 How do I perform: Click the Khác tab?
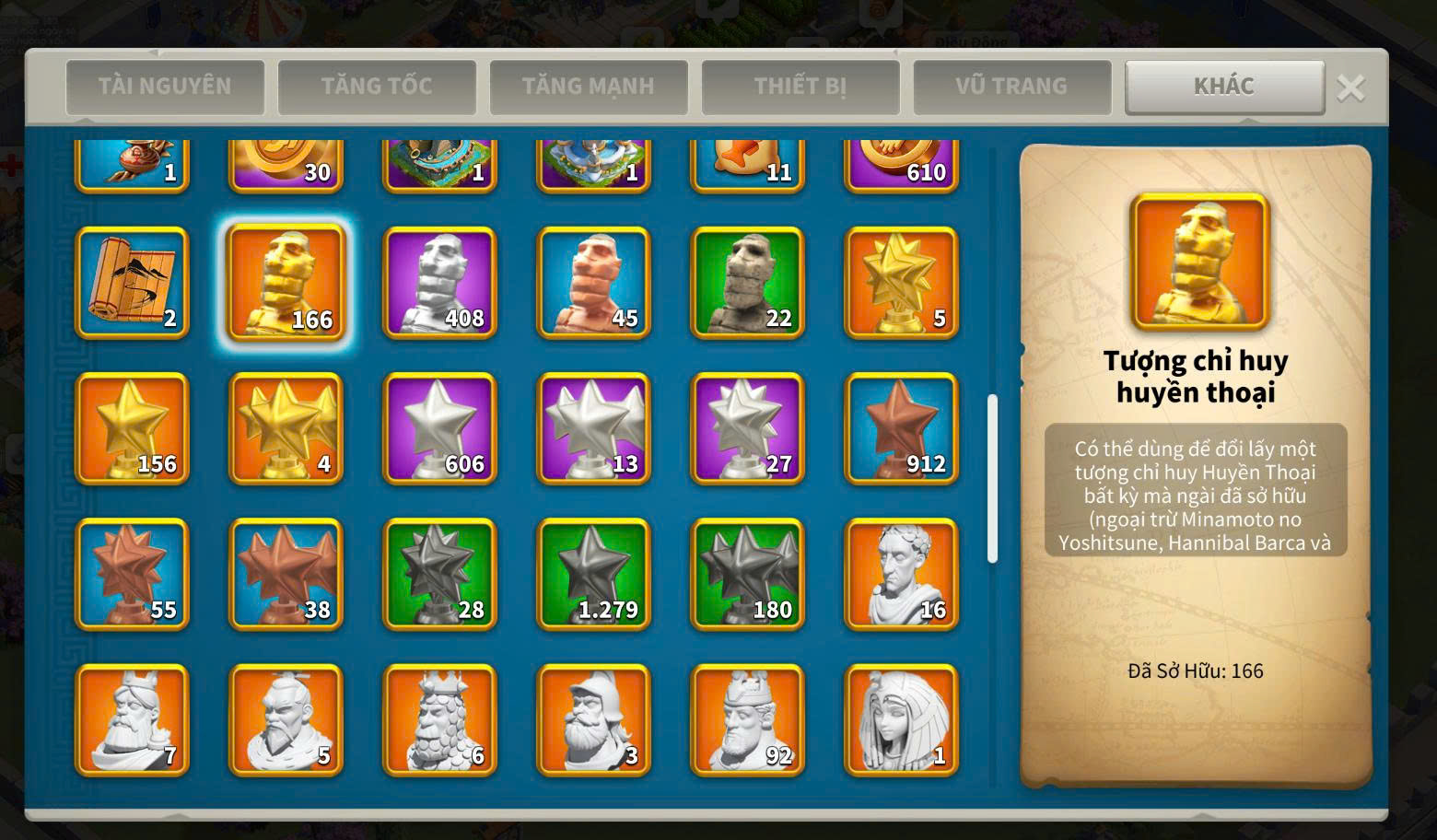coord(1224,87)
